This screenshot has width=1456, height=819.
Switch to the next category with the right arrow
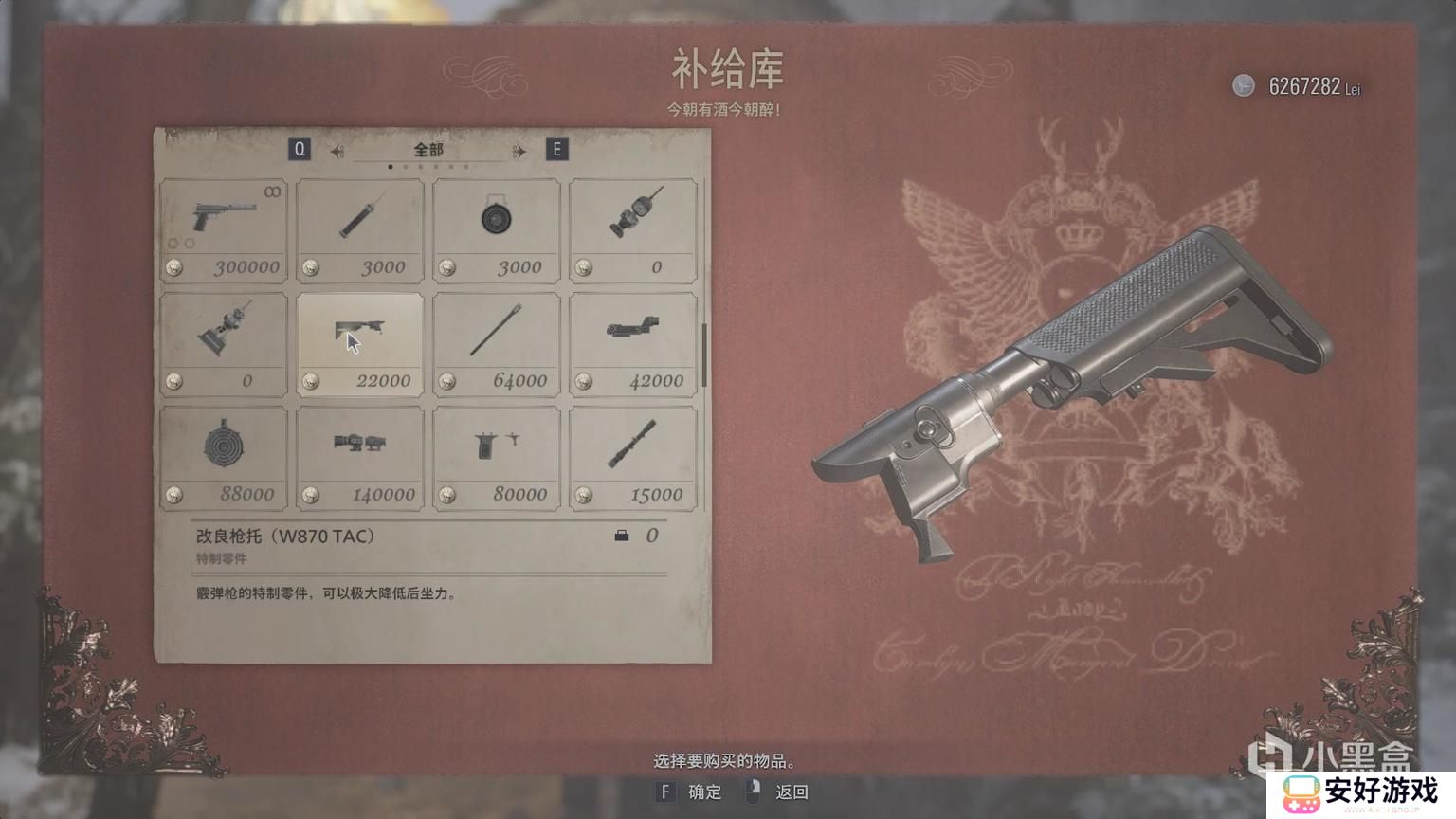[519, 151]
